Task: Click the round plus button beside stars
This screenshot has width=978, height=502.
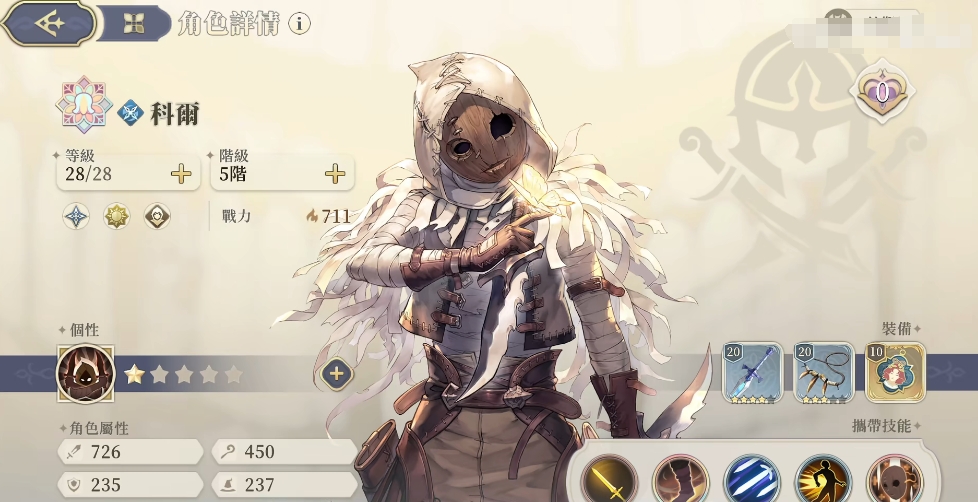Action: coord(337,374)
